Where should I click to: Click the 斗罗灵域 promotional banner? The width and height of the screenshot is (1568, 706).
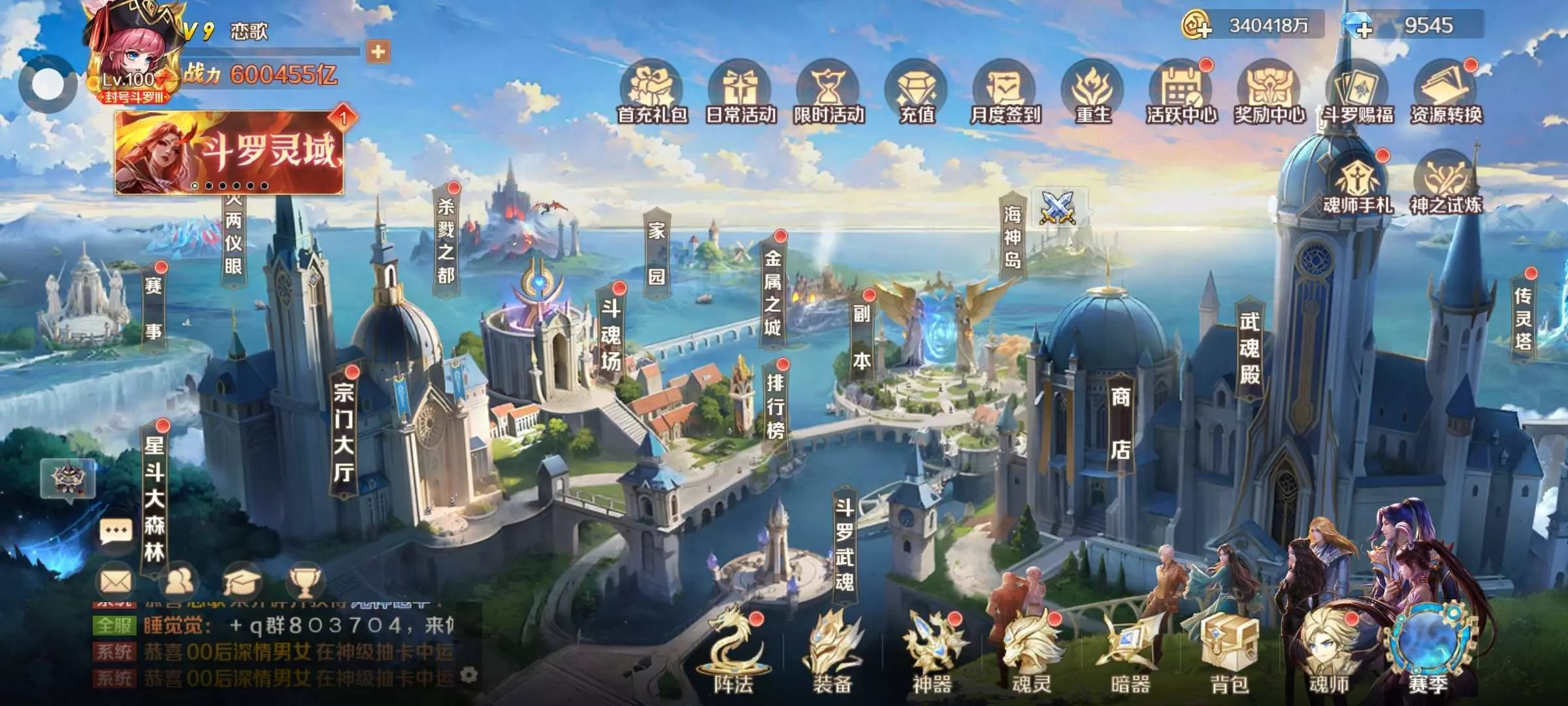229,153
